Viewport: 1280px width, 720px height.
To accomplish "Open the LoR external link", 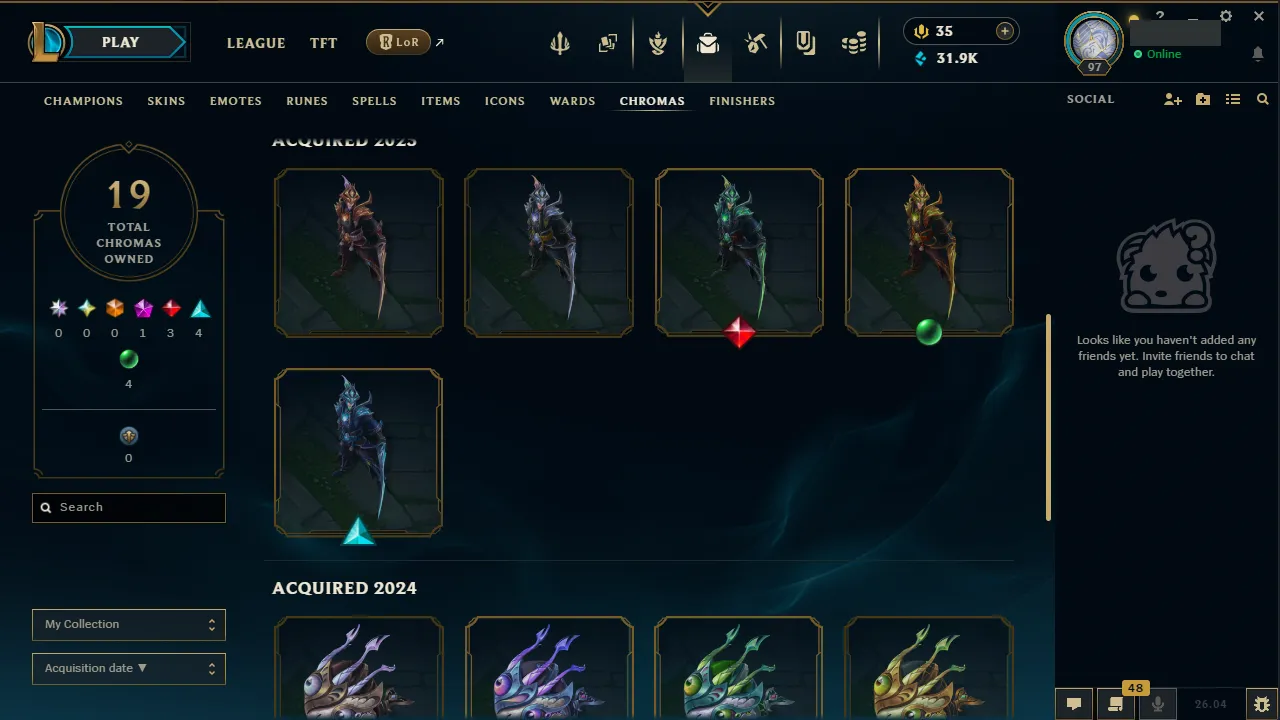I will [x=398, y=42].
